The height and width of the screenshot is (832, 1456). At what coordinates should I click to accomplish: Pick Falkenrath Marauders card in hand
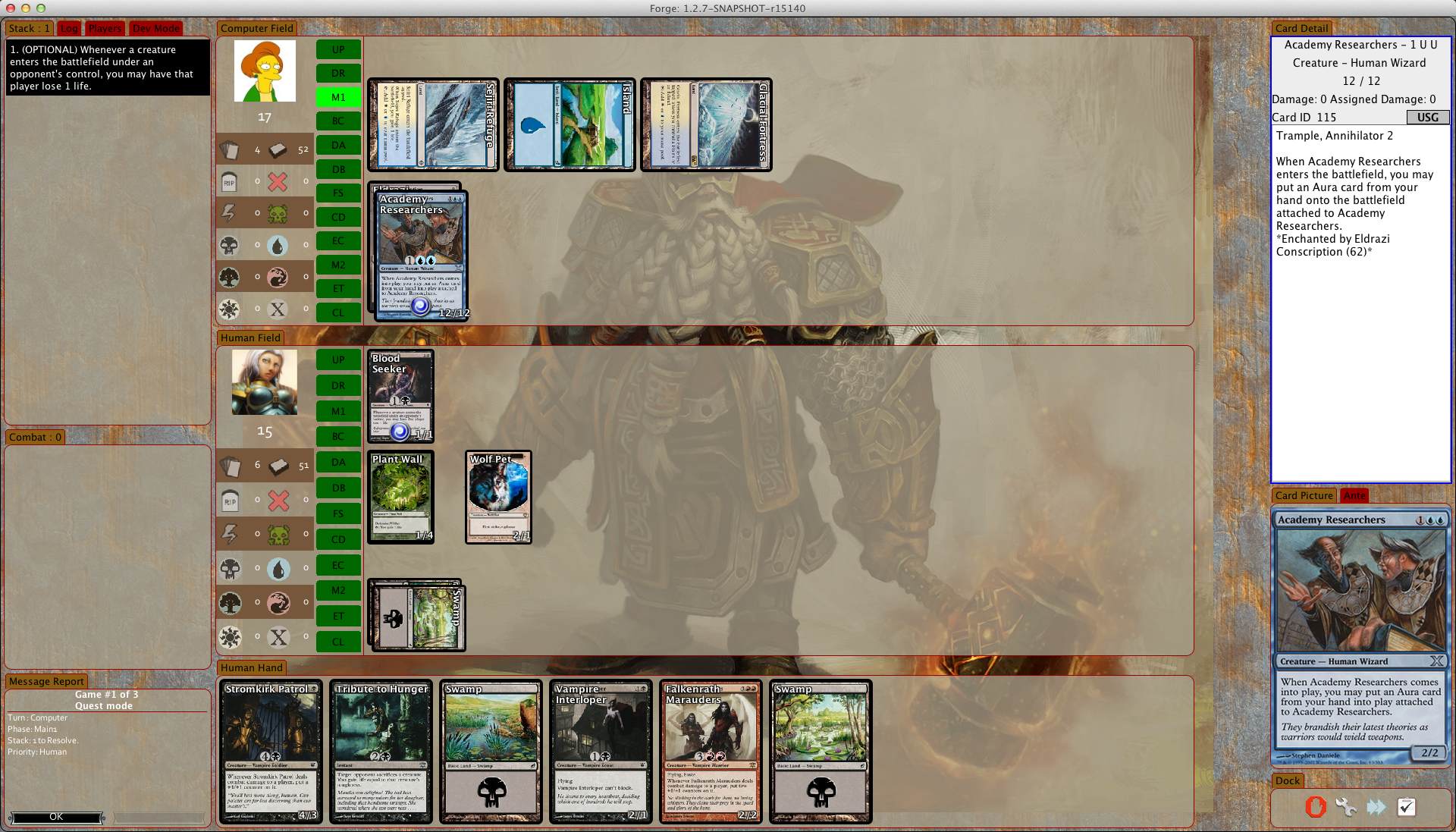point(710,751)
